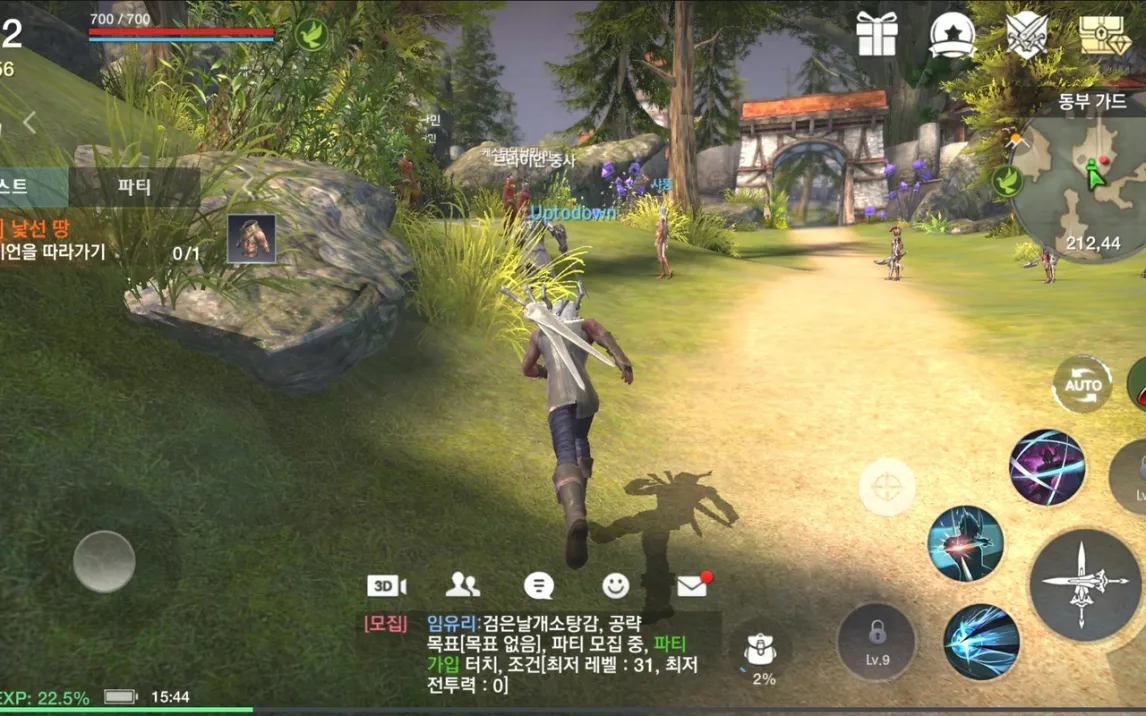Open the chat speech bubble icon
Viewport: 1146px width, 716px height.
point(539,586)
